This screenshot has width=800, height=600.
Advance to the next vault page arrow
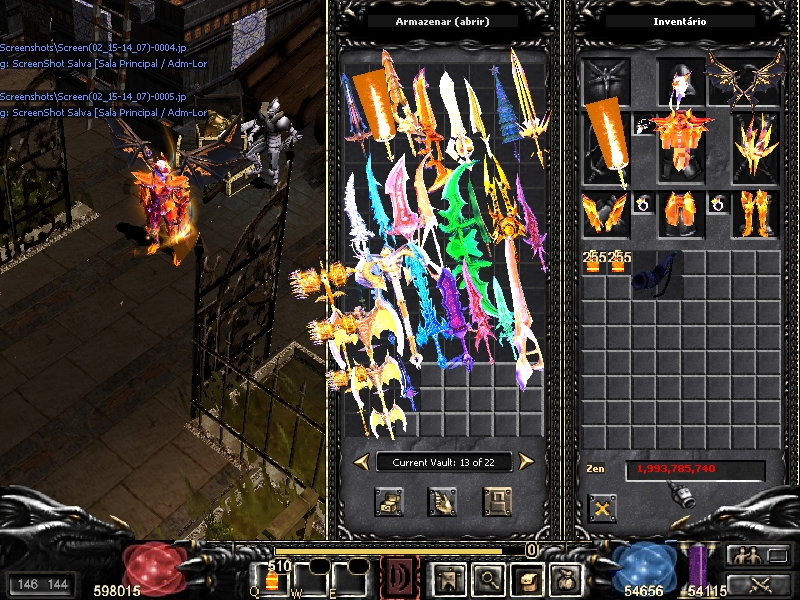click(526, 461)
